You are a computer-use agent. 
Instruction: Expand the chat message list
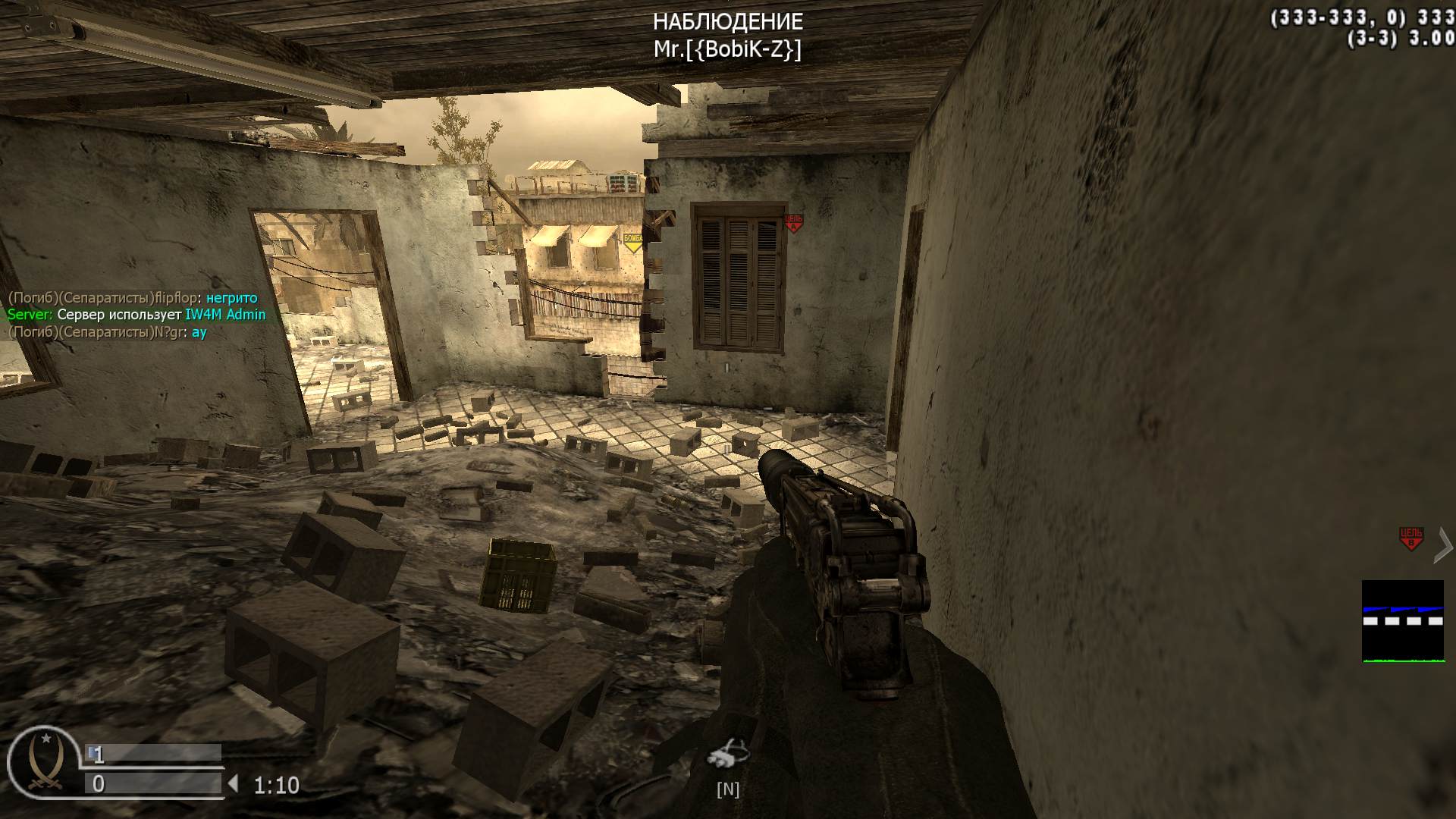coord(133,314)
